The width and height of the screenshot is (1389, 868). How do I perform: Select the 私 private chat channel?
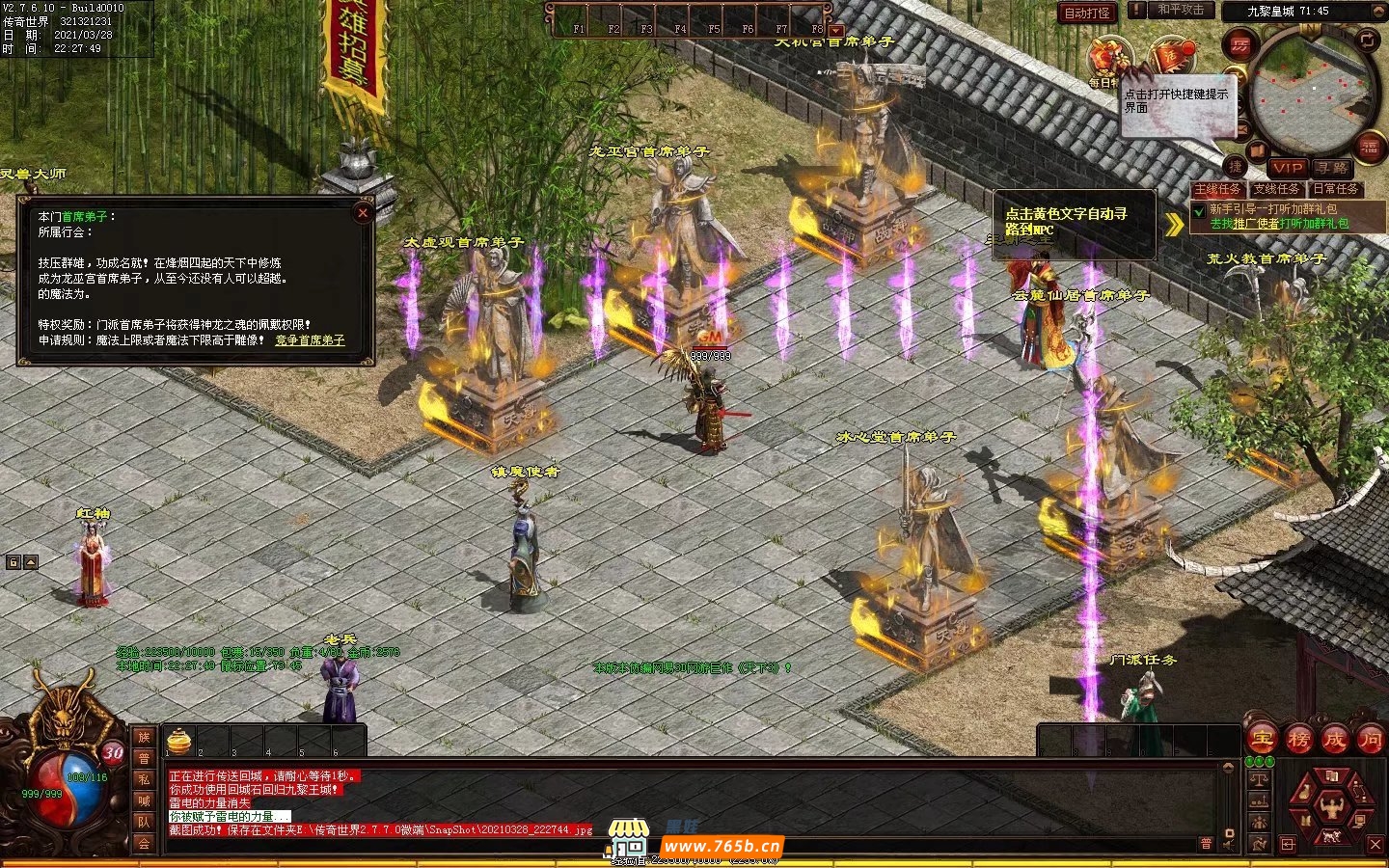point(144,779)
